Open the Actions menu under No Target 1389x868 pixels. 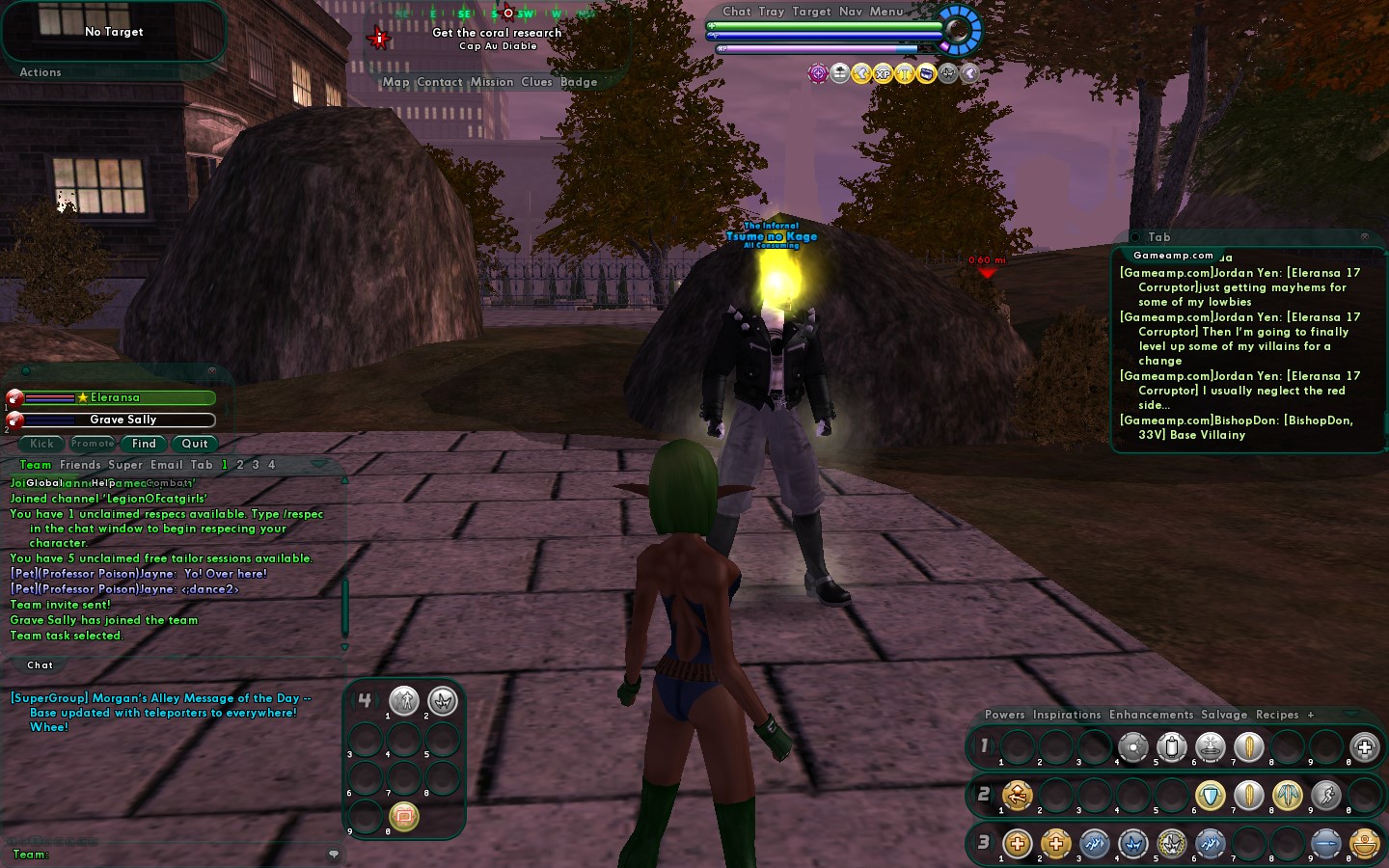tap(41, 72)
